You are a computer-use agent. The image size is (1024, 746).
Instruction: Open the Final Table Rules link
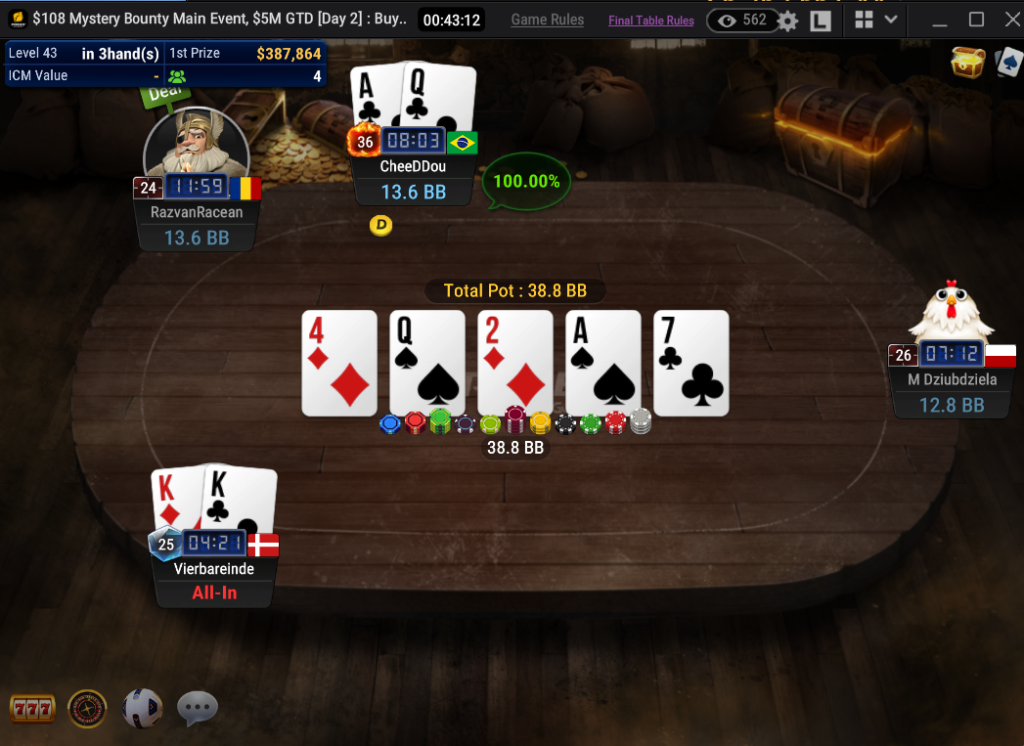click(x=651, y=20)
